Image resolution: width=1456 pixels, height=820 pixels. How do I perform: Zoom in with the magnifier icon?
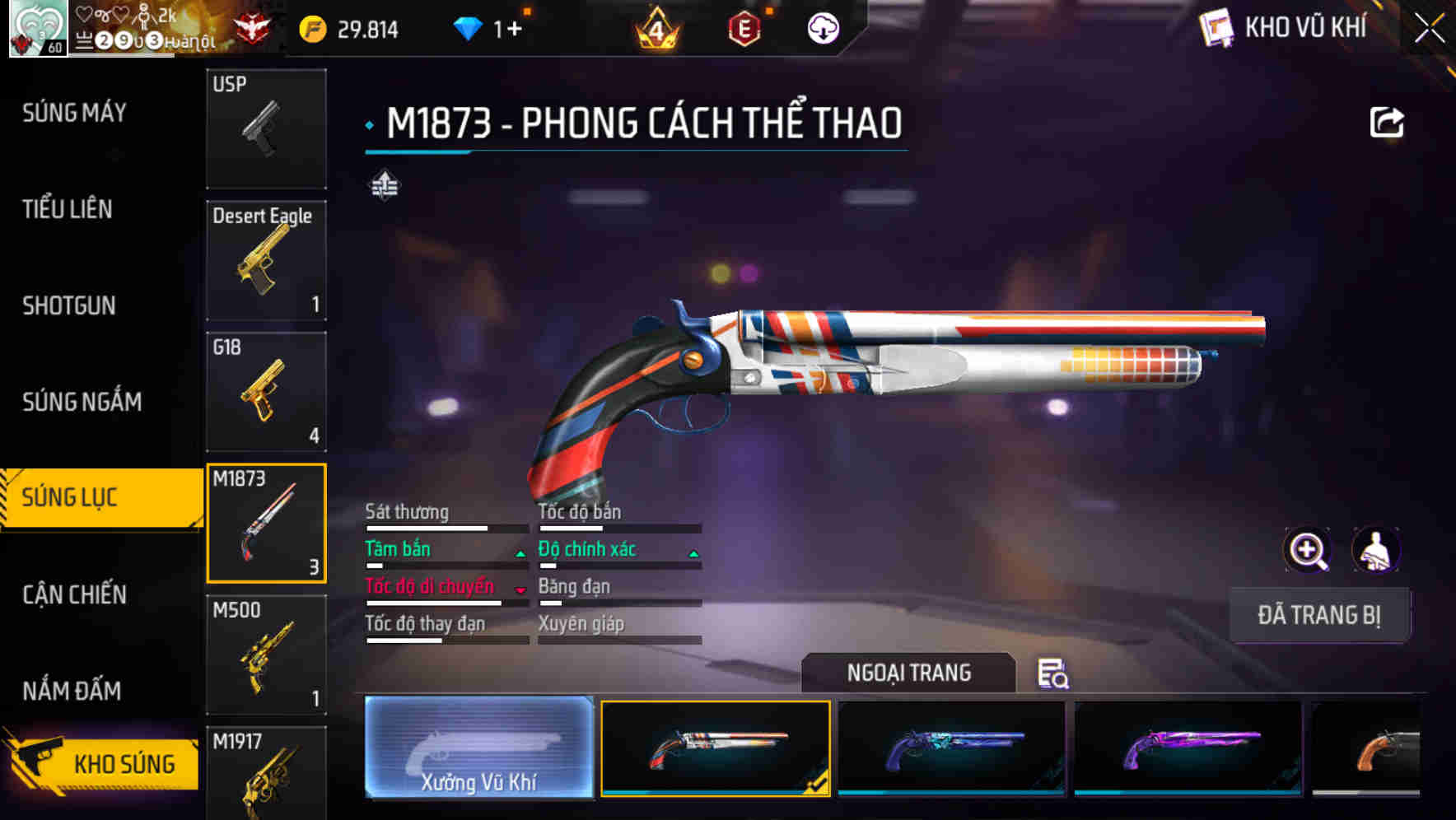click(1308, 550)
